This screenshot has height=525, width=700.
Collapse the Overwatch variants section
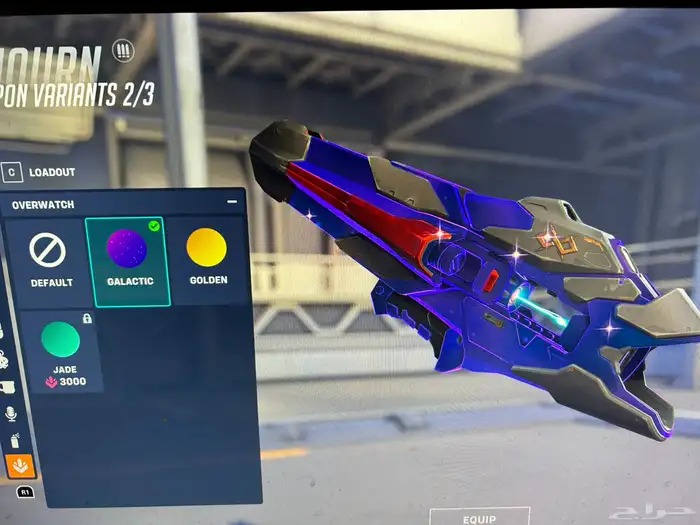click(x=232, y=203)
